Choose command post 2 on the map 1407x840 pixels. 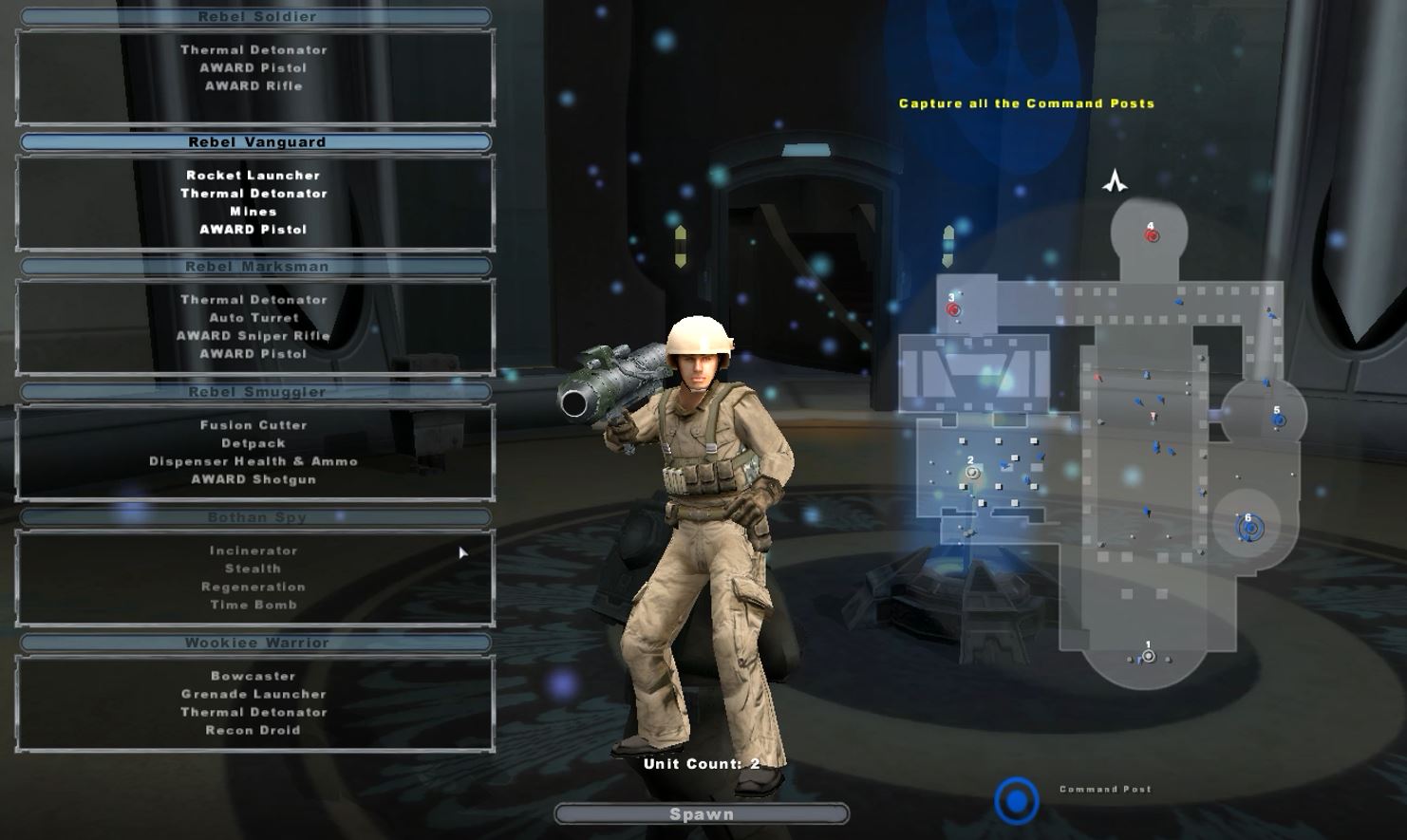[x=971, y=472]
